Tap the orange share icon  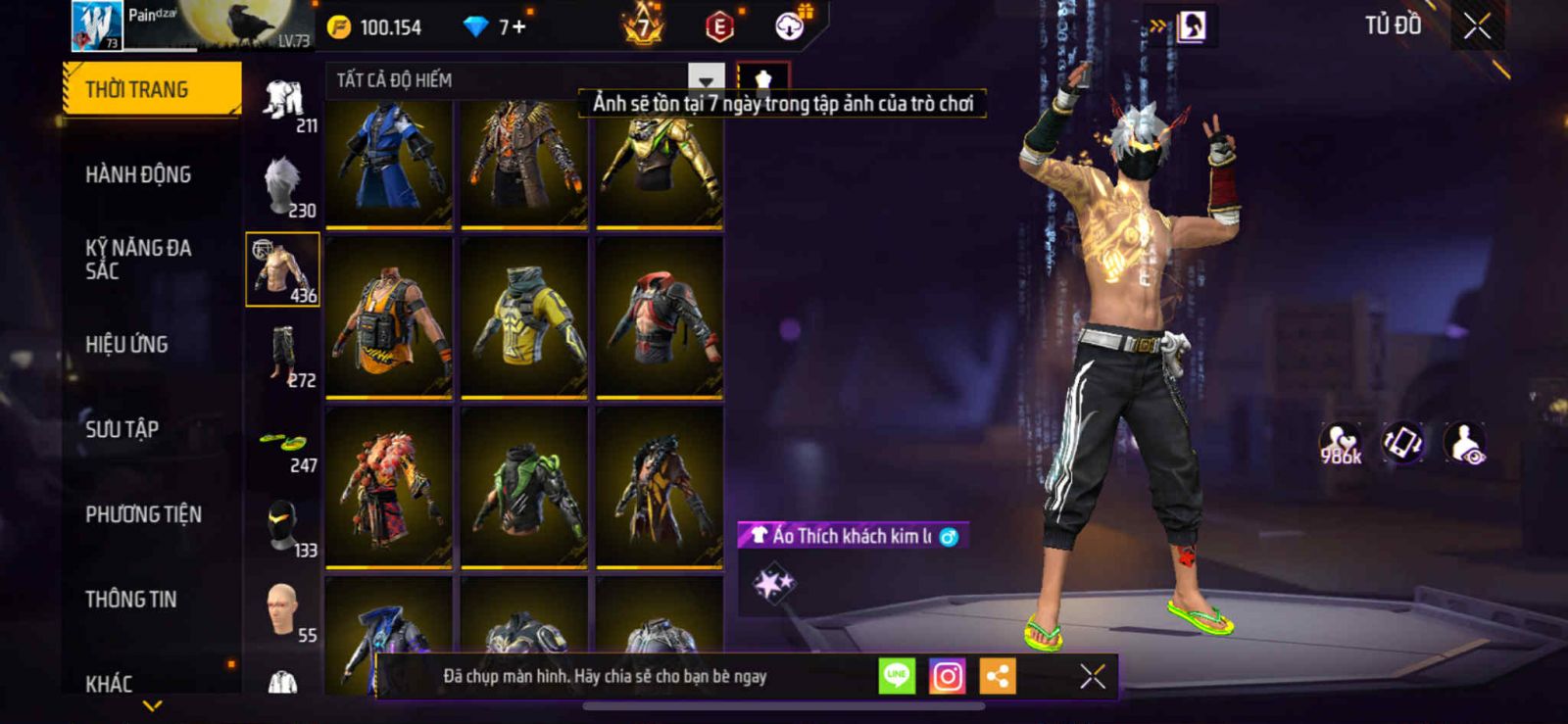[998, 676]
